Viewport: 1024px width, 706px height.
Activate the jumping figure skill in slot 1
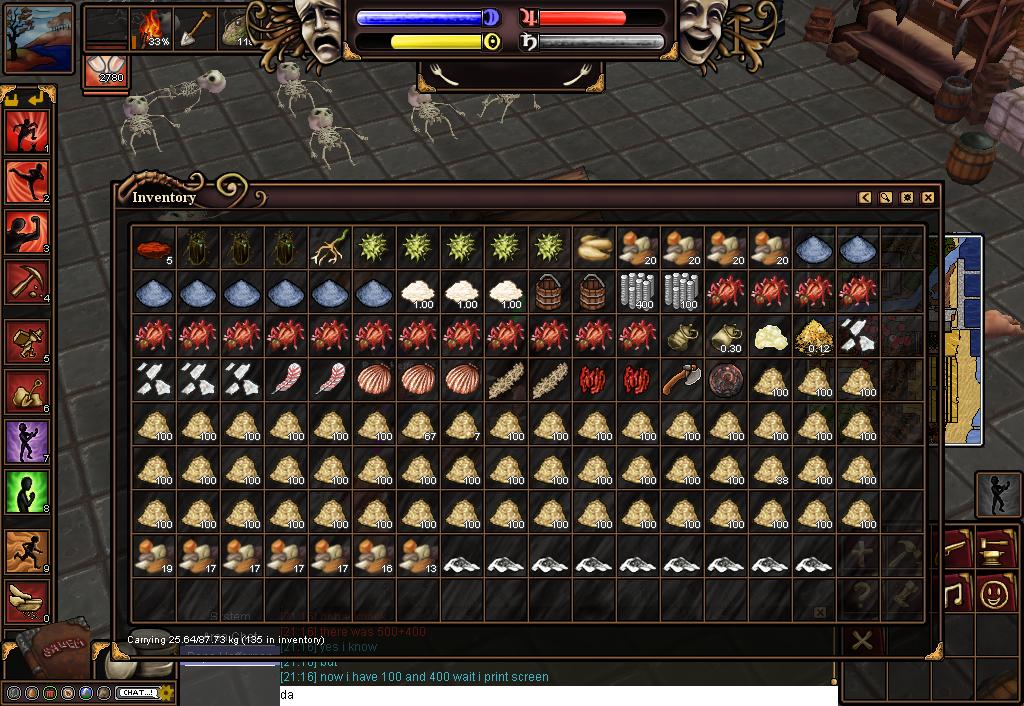[27, 132]
